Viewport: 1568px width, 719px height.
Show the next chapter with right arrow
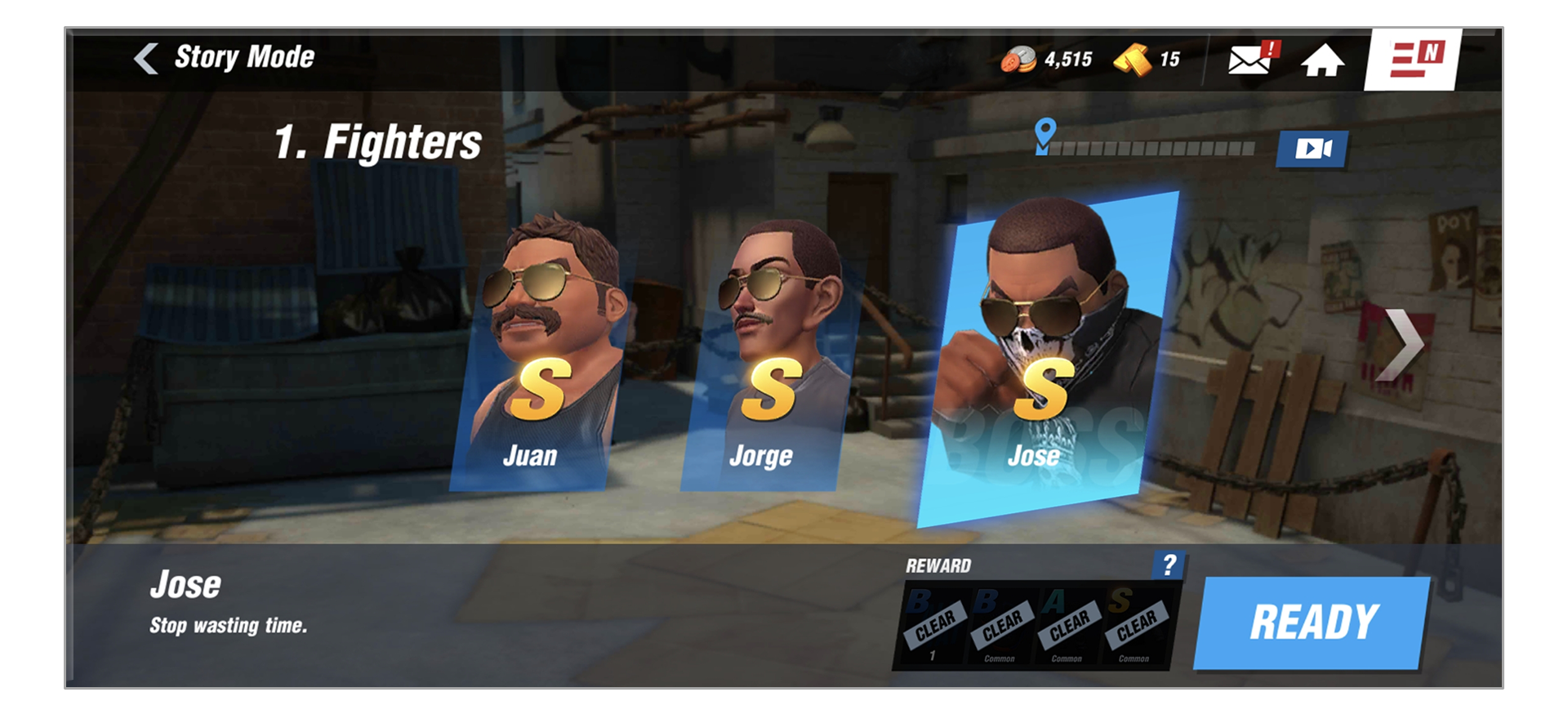tap(1403, 345)
